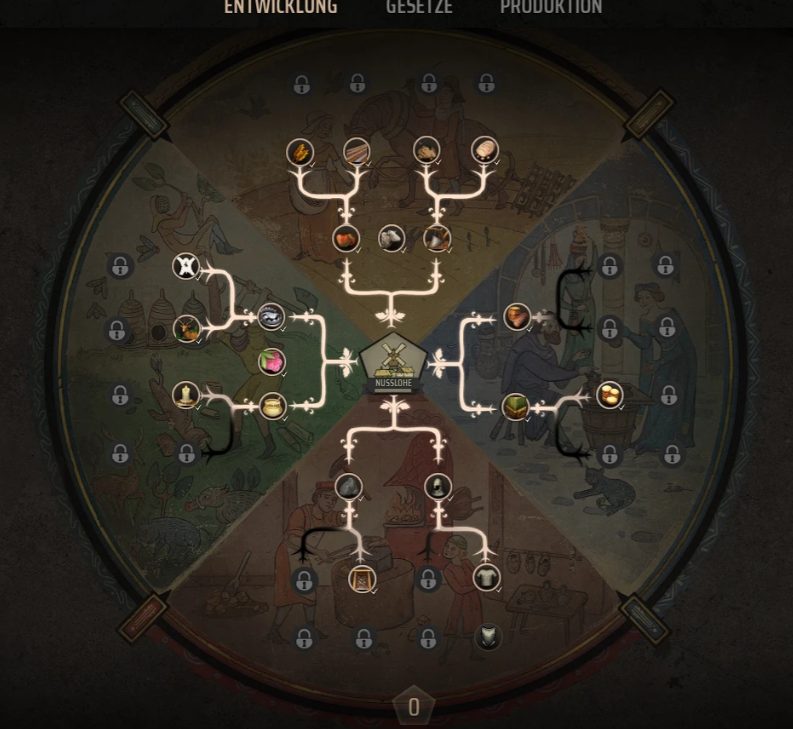Screen dimensions: 793x729
Task: Select the bread loaf development node
Action: tap(485, 150)
